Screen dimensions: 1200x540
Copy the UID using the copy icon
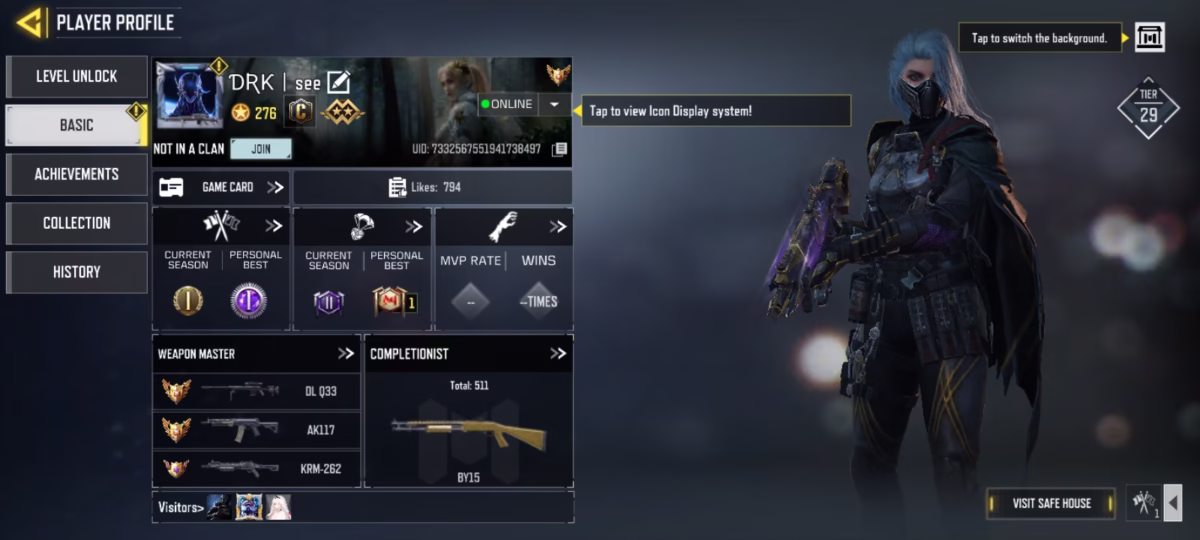coord(560,149)
